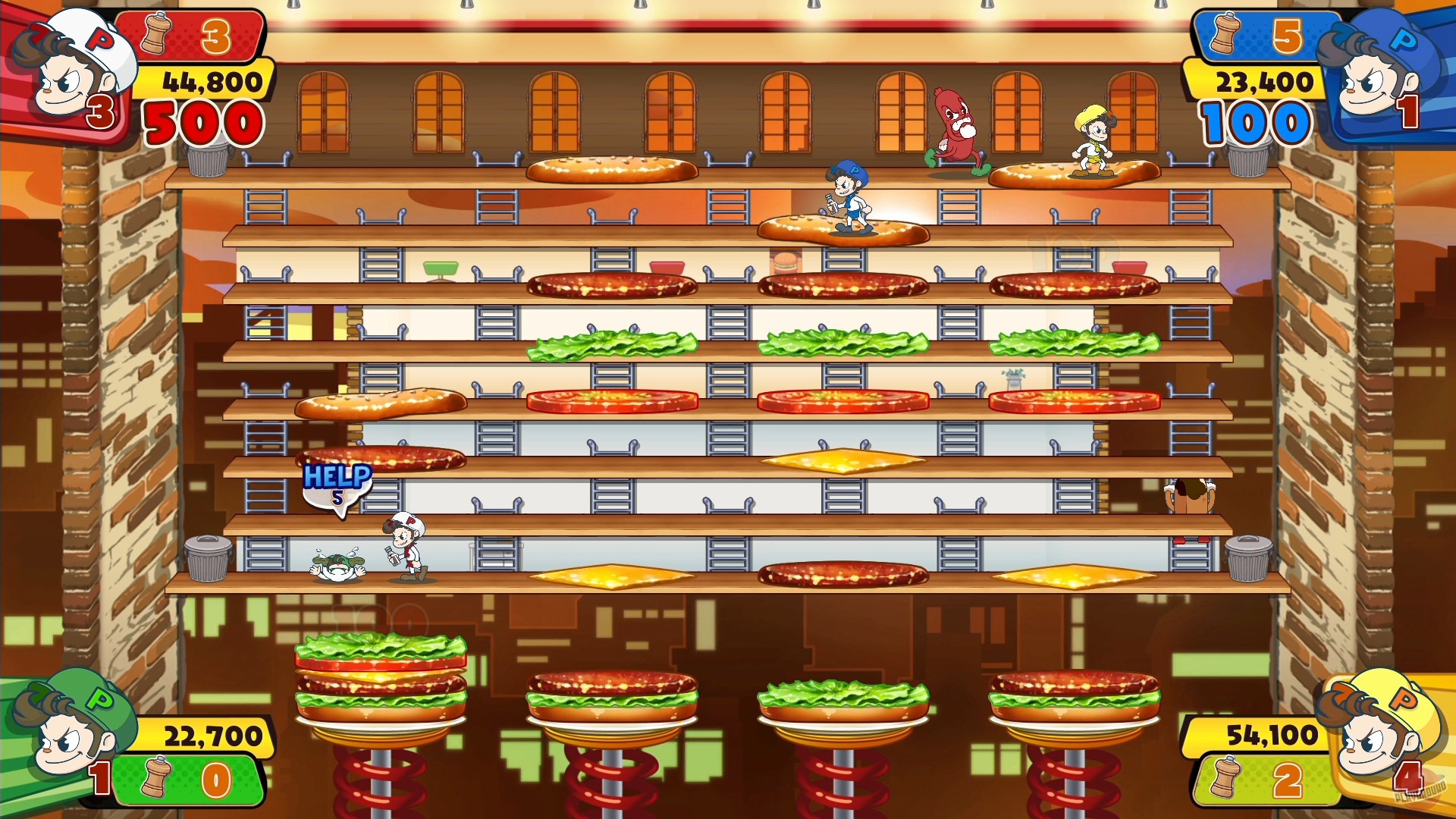Click the HELP speech bubble
The width and height of the screenshot is (1456, 819).
coord(337,485)
